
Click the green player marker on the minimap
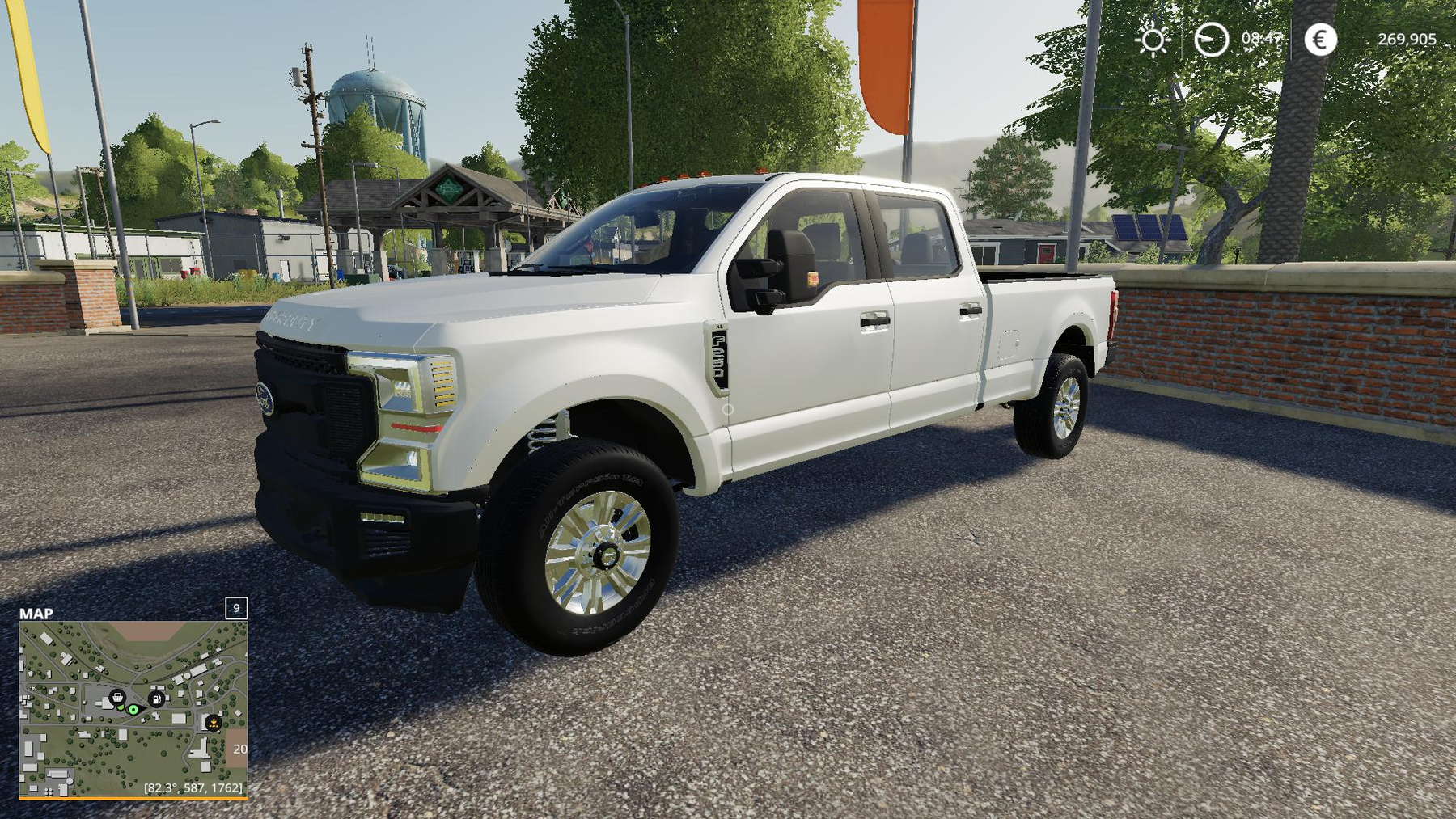tap(133, 710)
